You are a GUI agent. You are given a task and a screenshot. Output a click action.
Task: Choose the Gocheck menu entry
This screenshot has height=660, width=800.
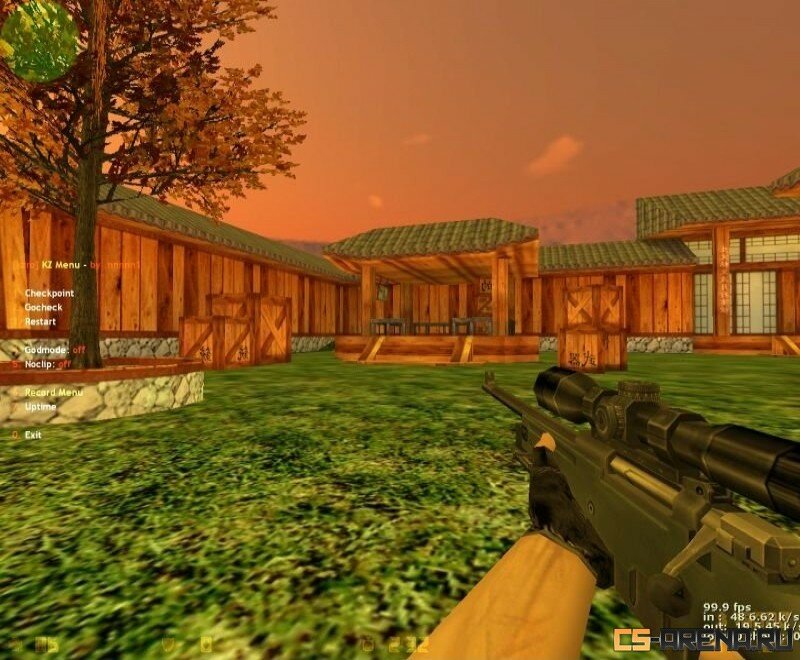43,308
